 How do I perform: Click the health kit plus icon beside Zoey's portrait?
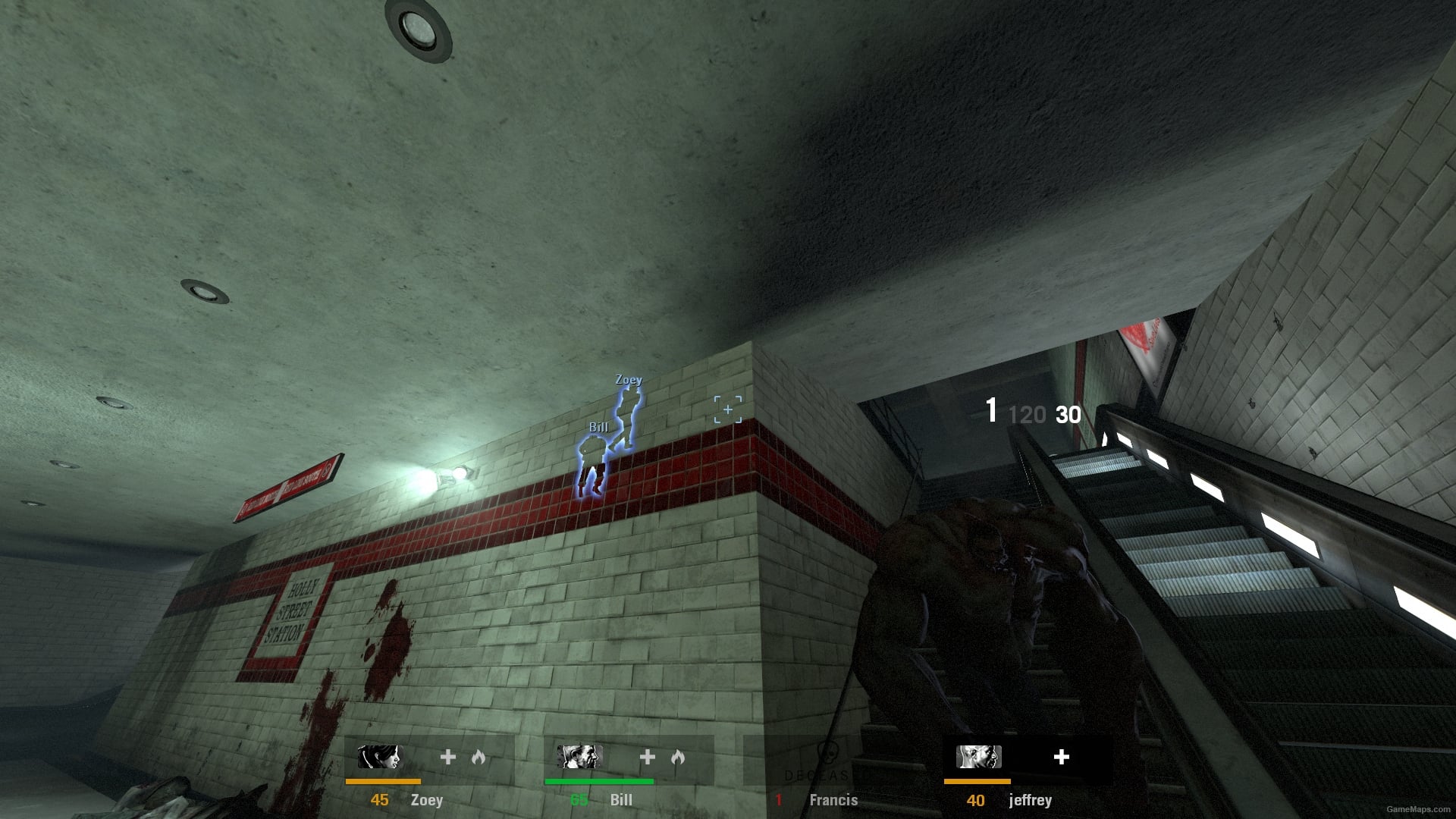pos(447,757)
